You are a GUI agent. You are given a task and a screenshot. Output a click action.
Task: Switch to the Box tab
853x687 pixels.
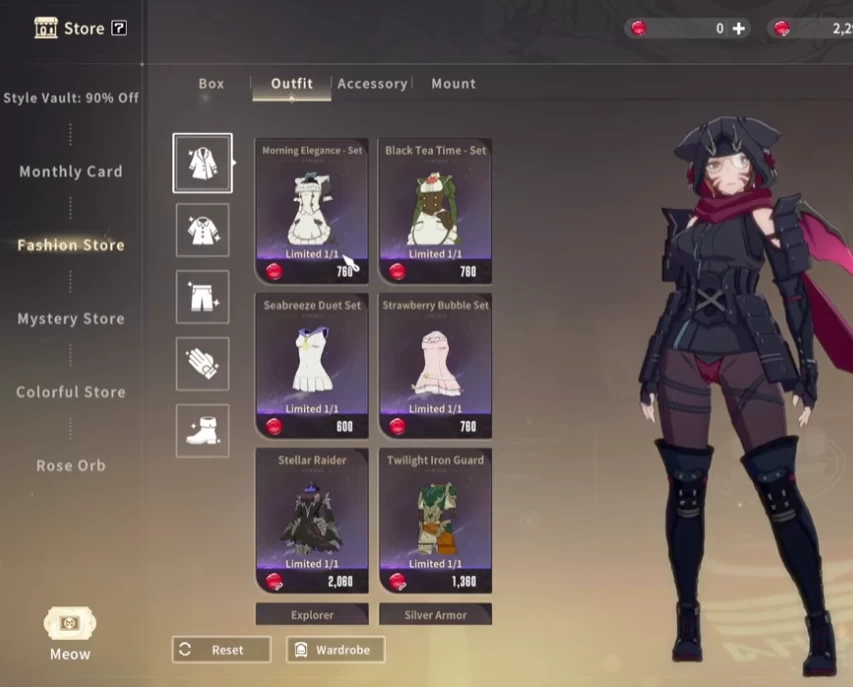211,84
